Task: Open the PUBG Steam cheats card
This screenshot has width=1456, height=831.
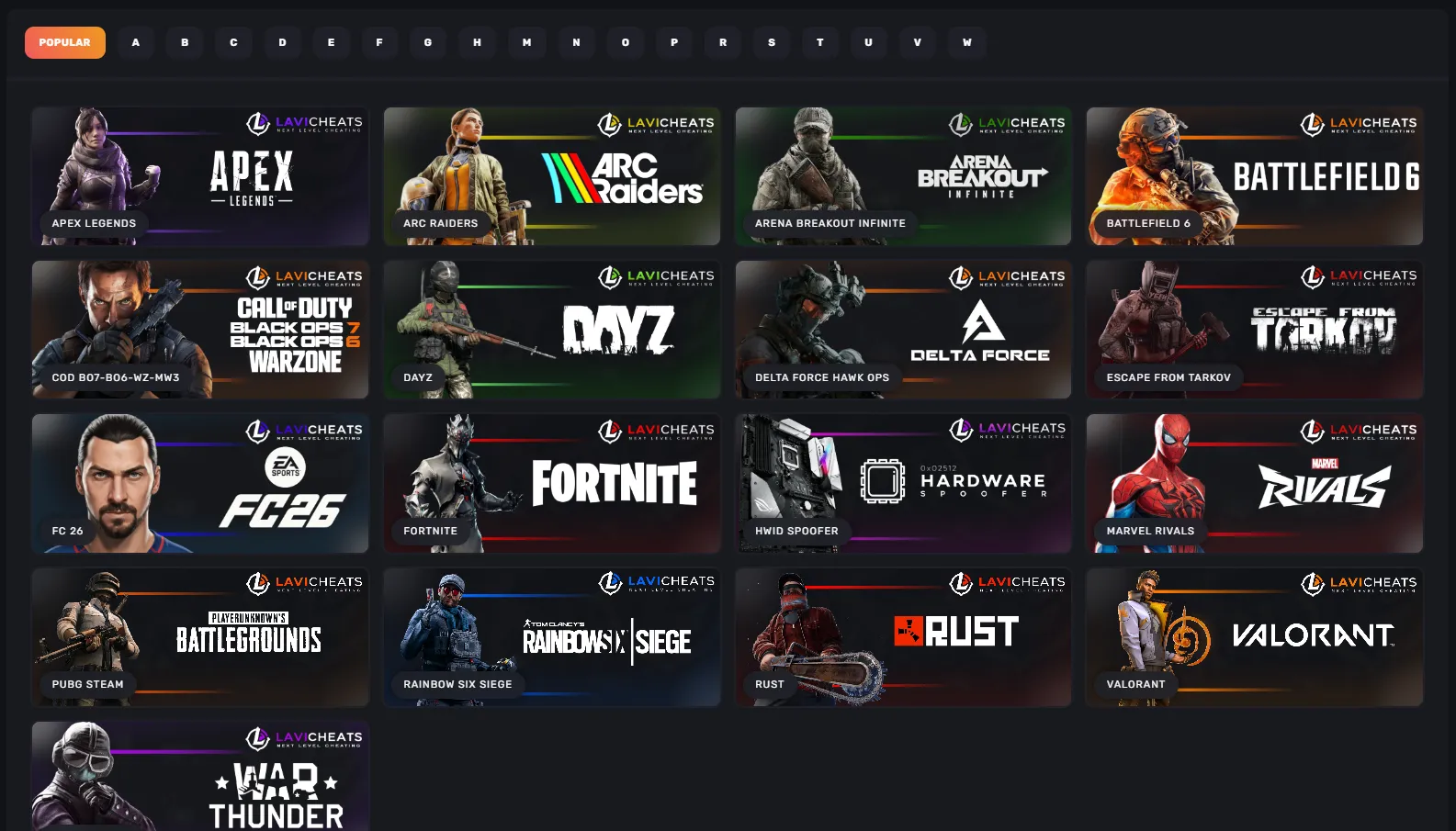Action: coord(200,637)
